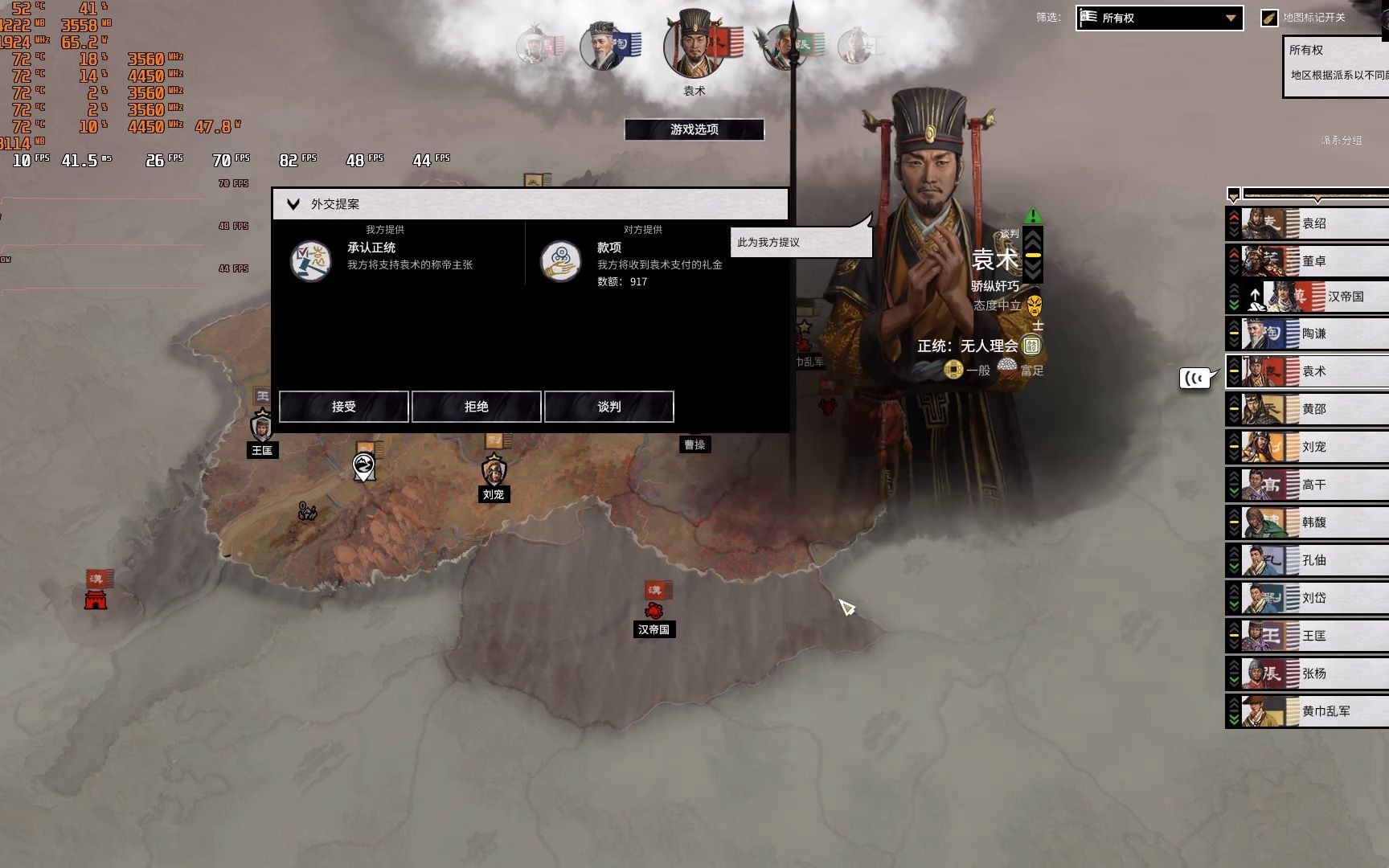Select 陶谦 in the faction list
1389x868 pixels.
click(1313, 334)
